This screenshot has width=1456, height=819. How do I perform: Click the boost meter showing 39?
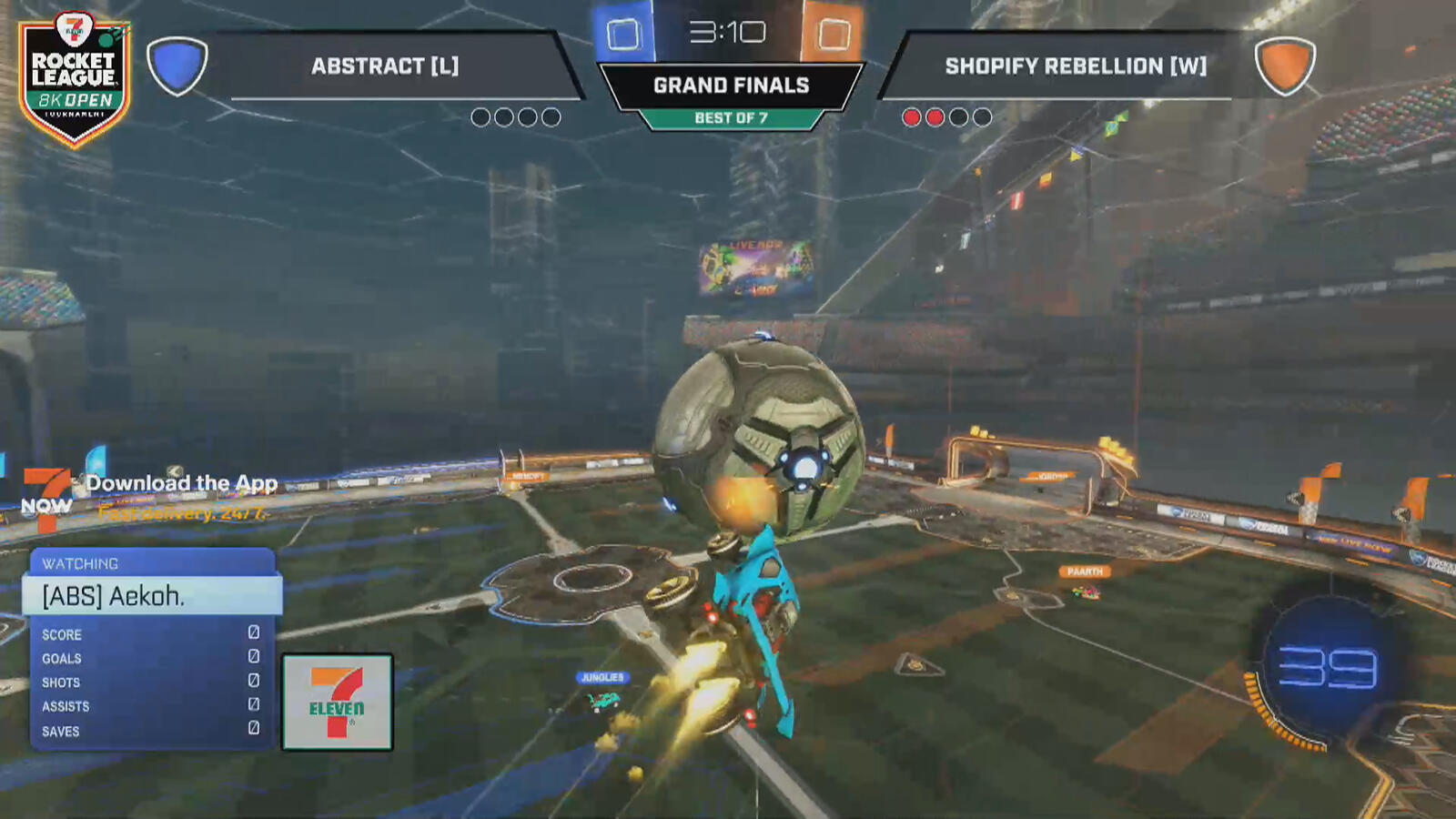point(1329,667)
